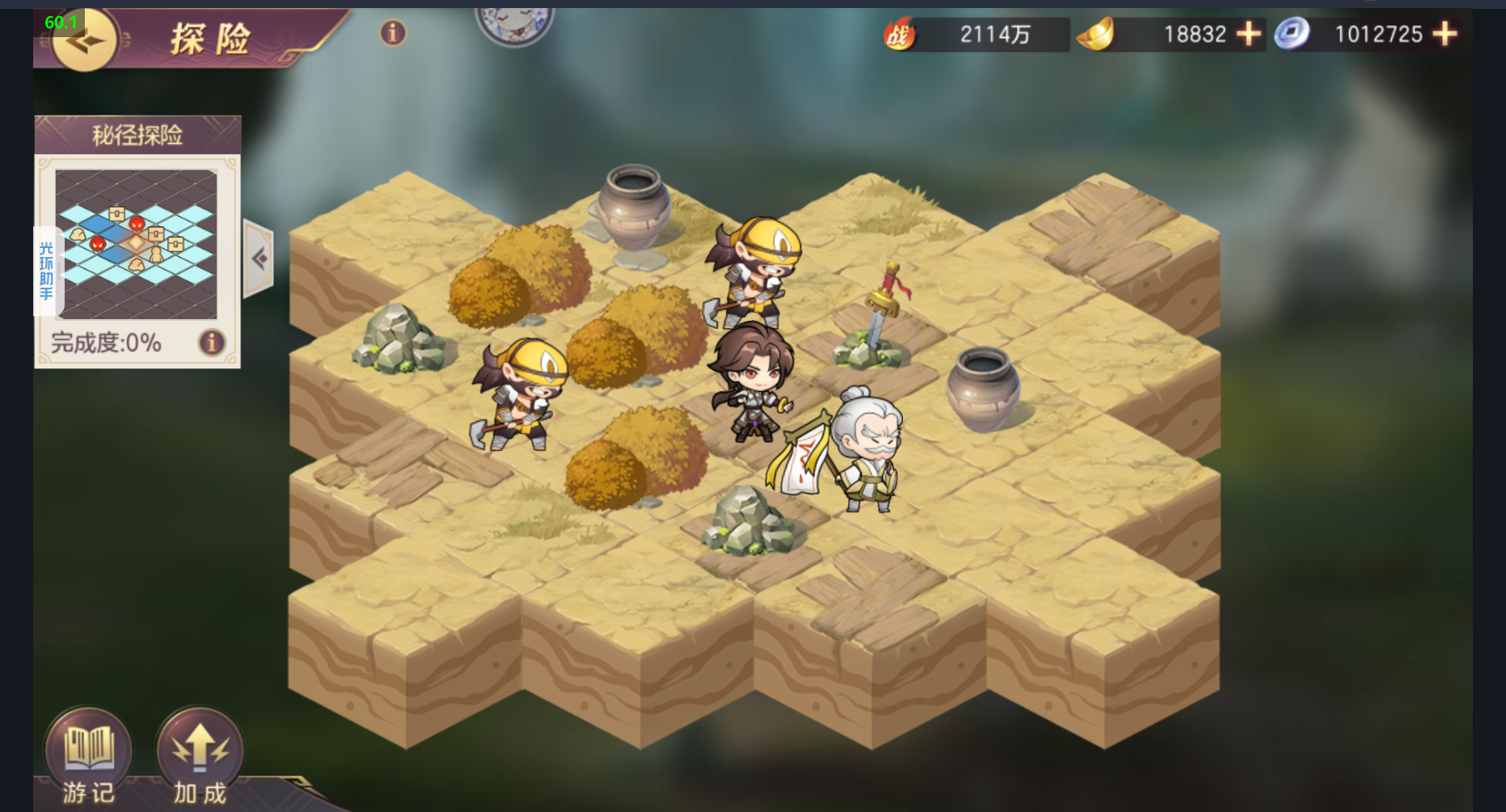
Task: Collapse the minimap panel with arrow
Action: click(259, 259)
